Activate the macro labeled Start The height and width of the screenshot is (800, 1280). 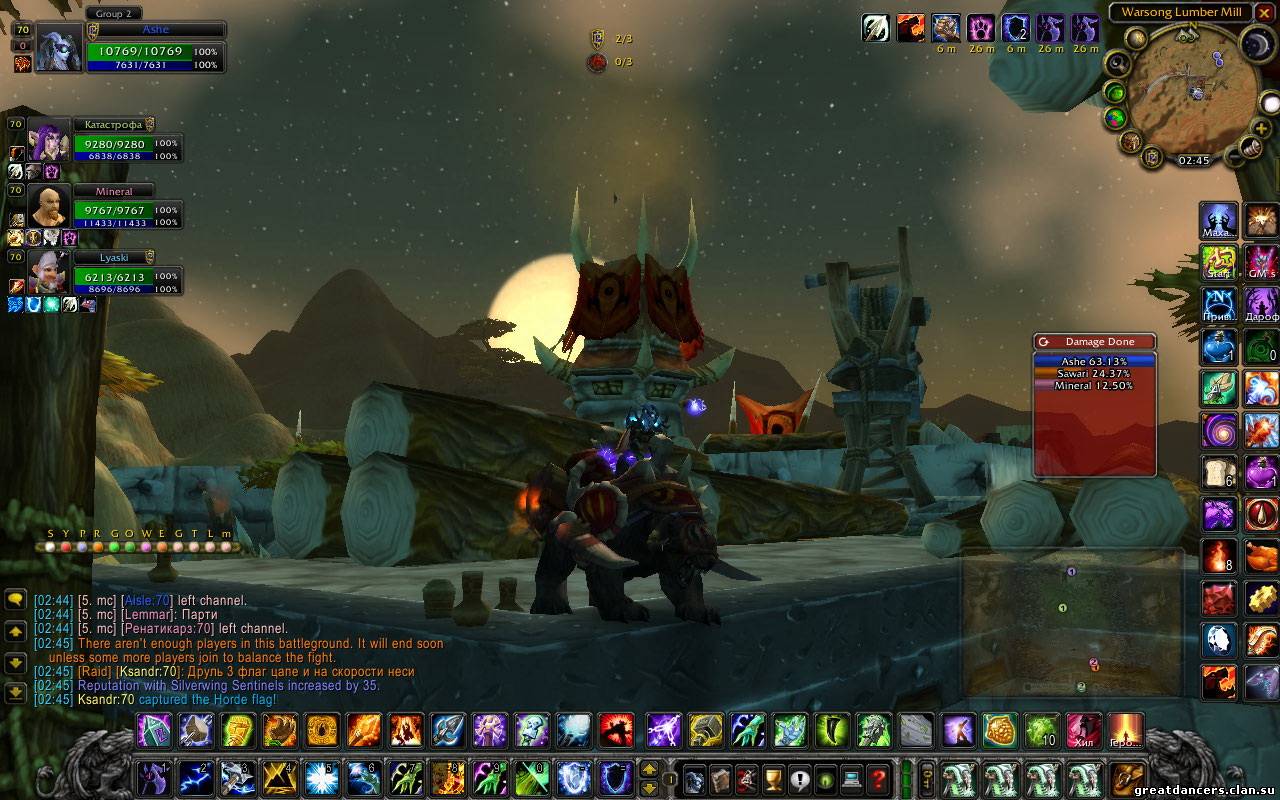(1219, 262)
